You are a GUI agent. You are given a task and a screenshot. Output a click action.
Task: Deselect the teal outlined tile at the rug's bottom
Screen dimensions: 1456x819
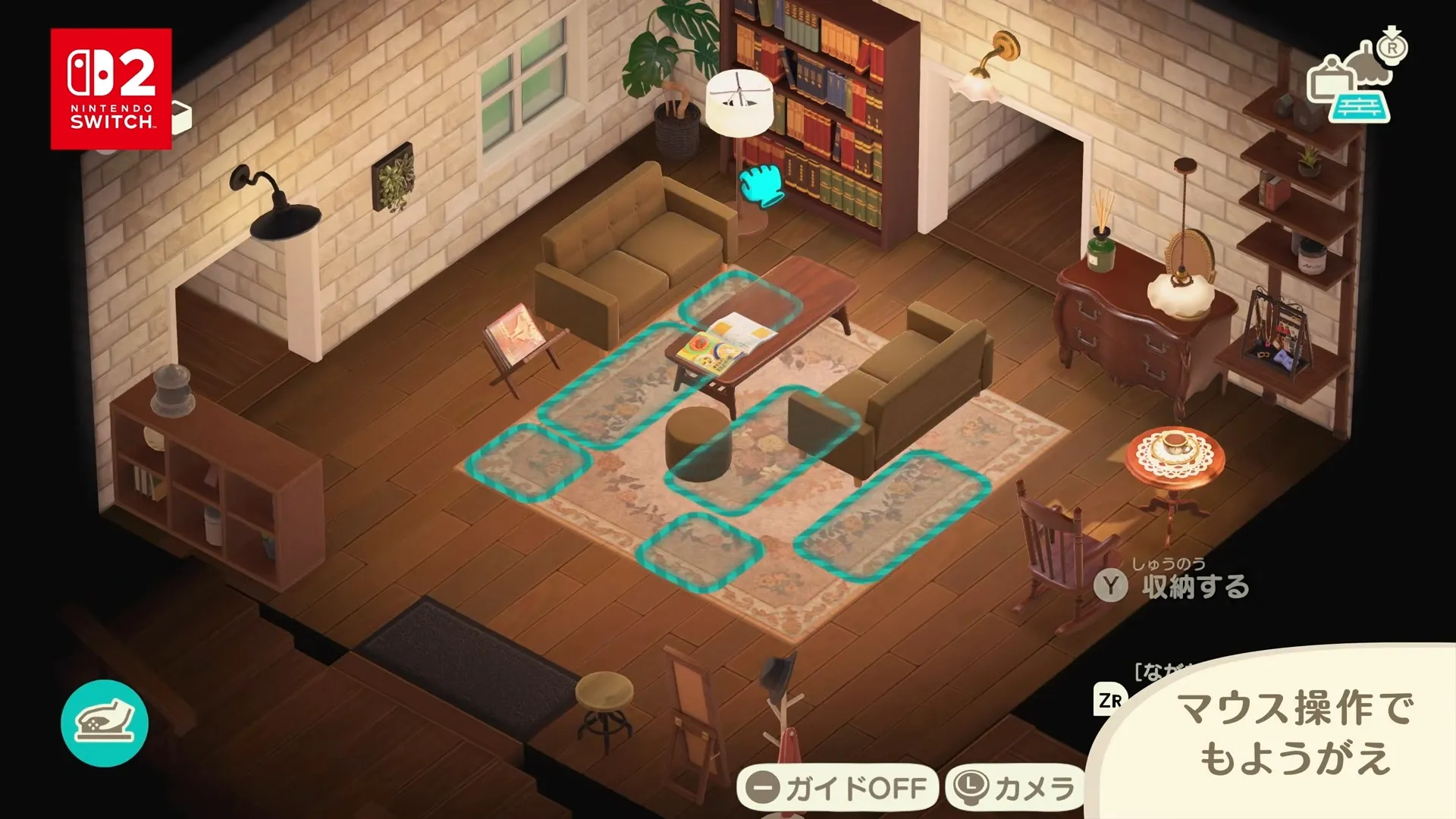(x=698, y=554)
